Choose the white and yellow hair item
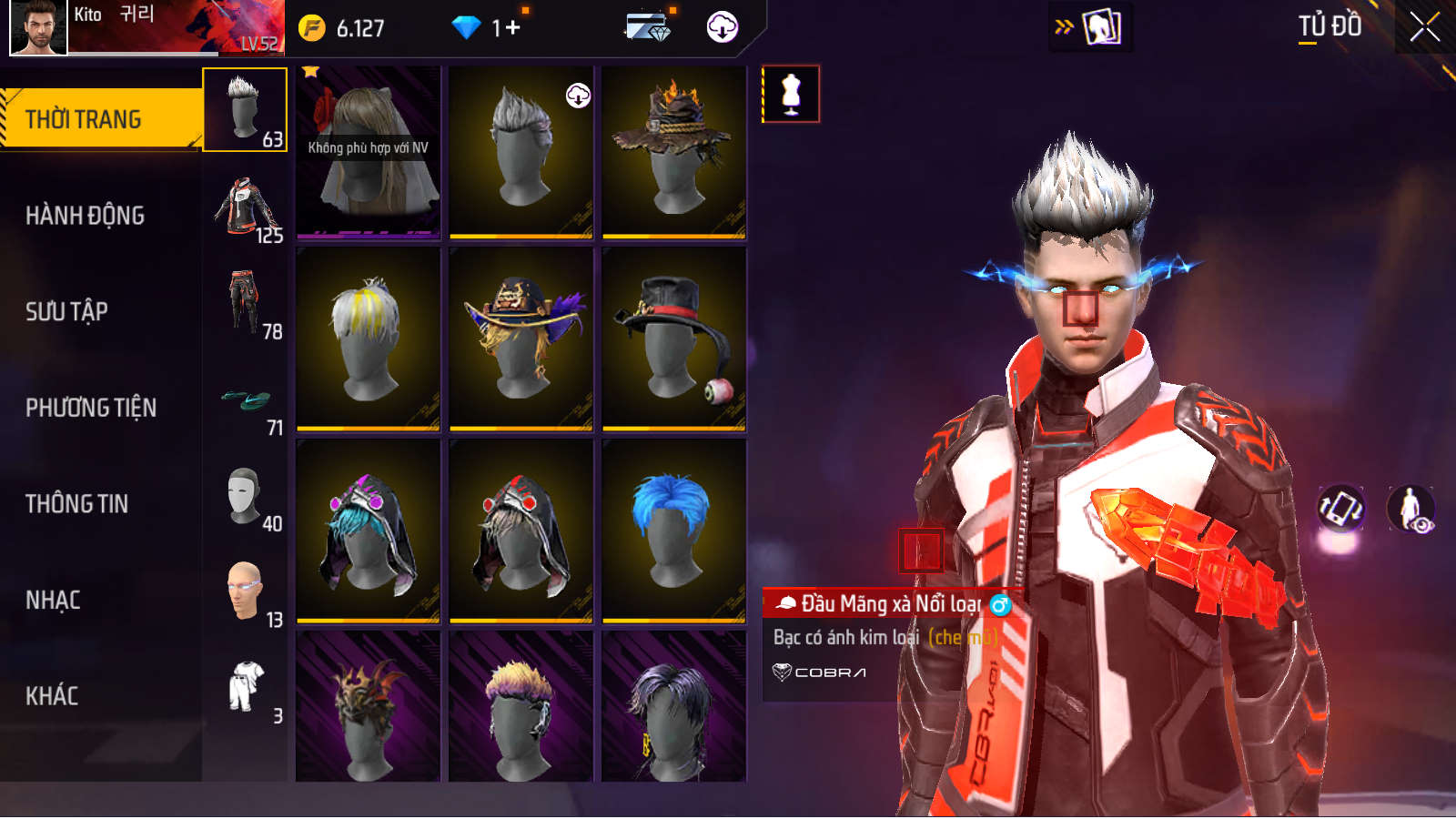Screen dimensions: 1456x819 pos(368,339)
